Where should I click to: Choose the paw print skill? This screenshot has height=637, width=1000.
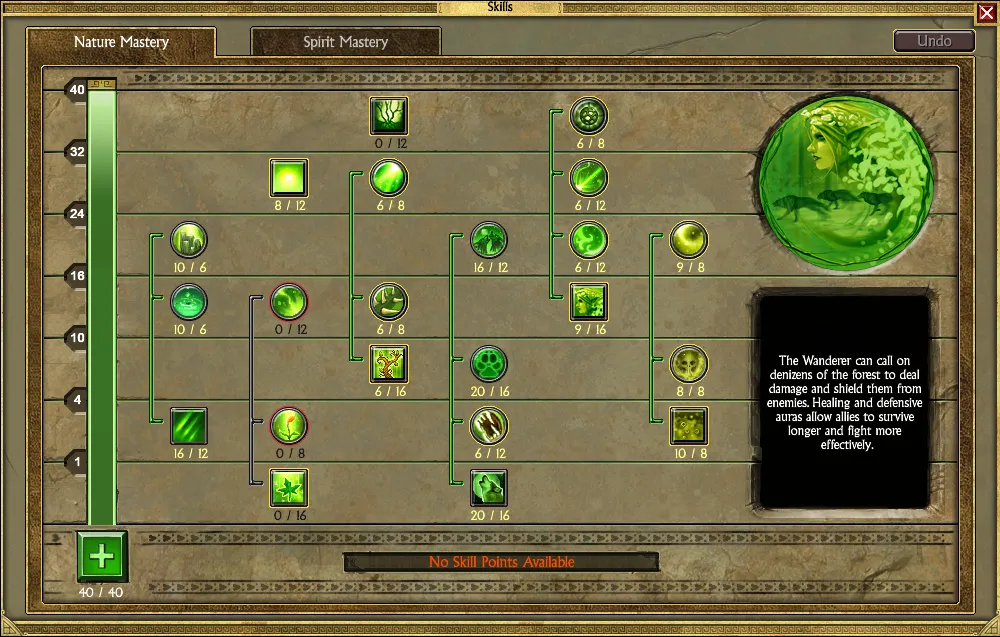(489, 364)
